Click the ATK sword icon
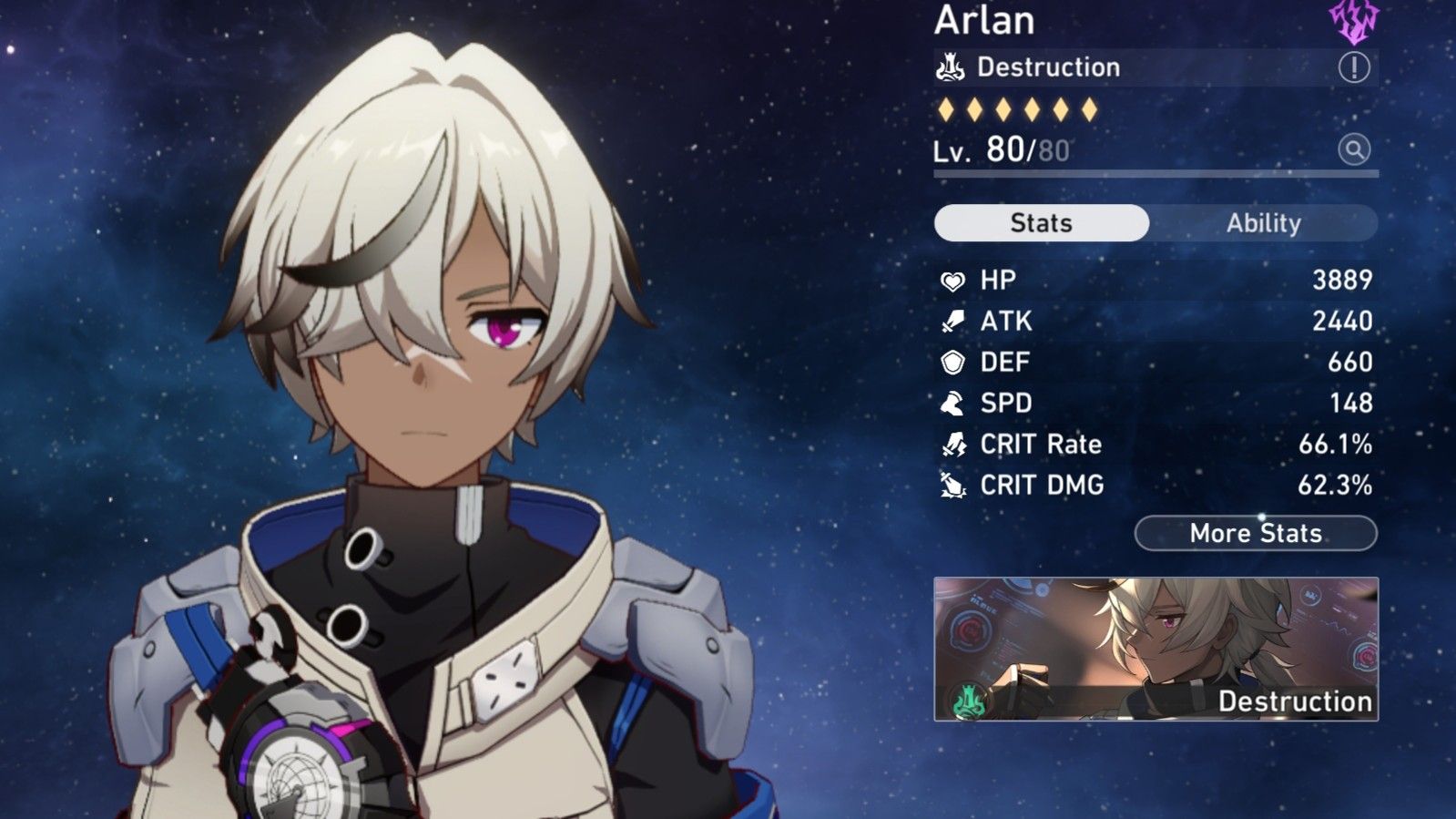This screenshot has height=819, width=1456. (953, 321)
